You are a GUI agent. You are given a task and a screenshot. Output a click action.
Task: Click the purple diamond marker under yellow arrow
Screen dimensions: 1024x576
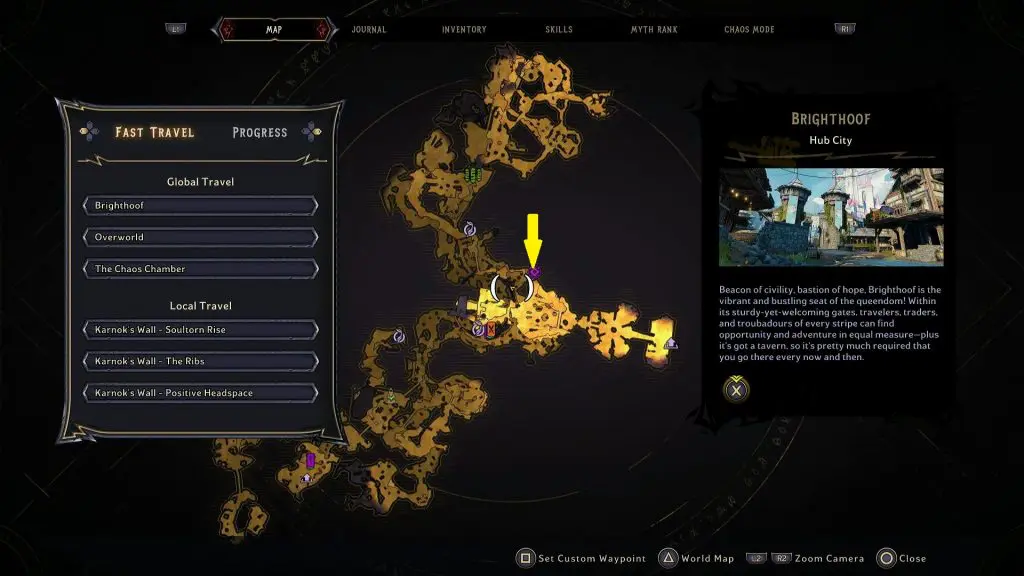point(534,272)
